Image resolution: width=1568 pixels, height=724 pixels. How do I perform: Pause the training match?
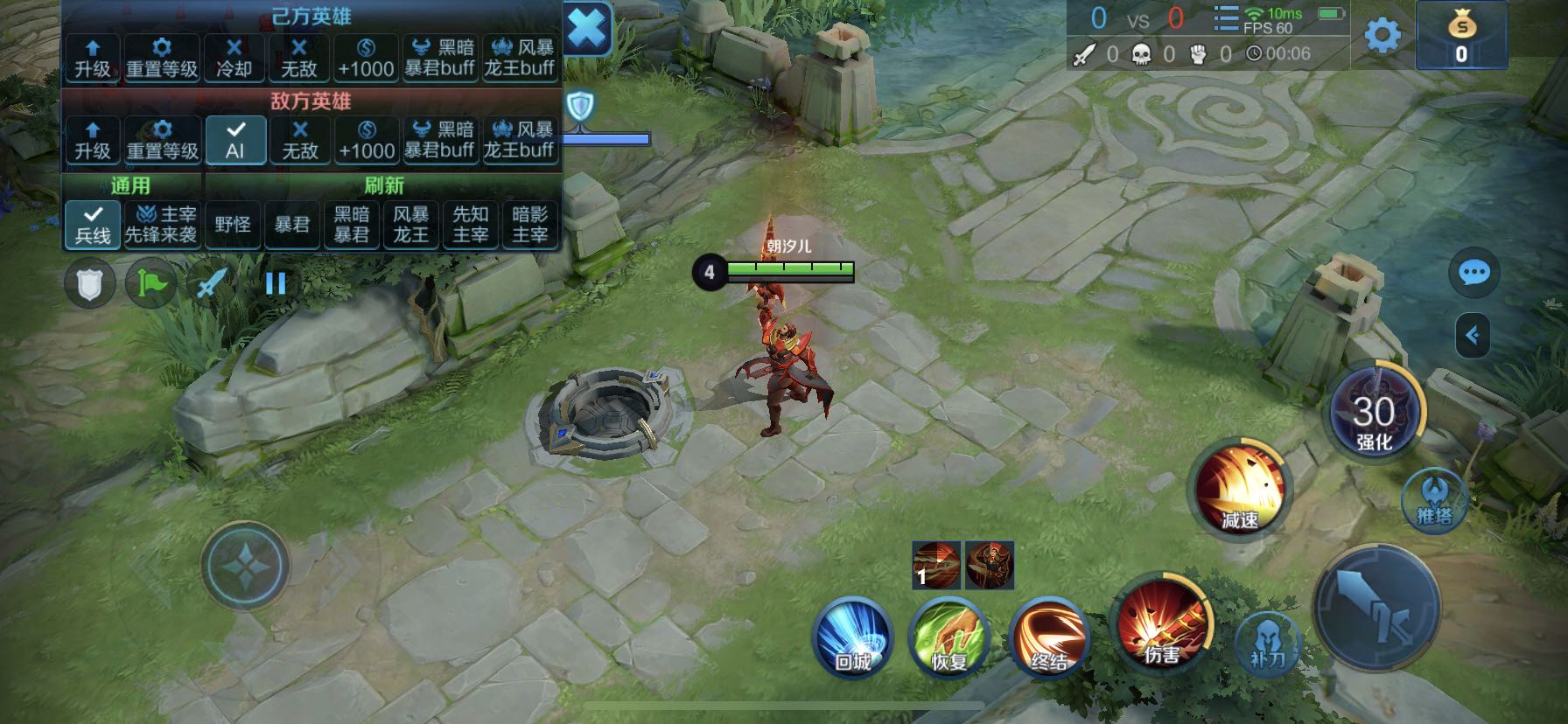click(x=276, y=283)
